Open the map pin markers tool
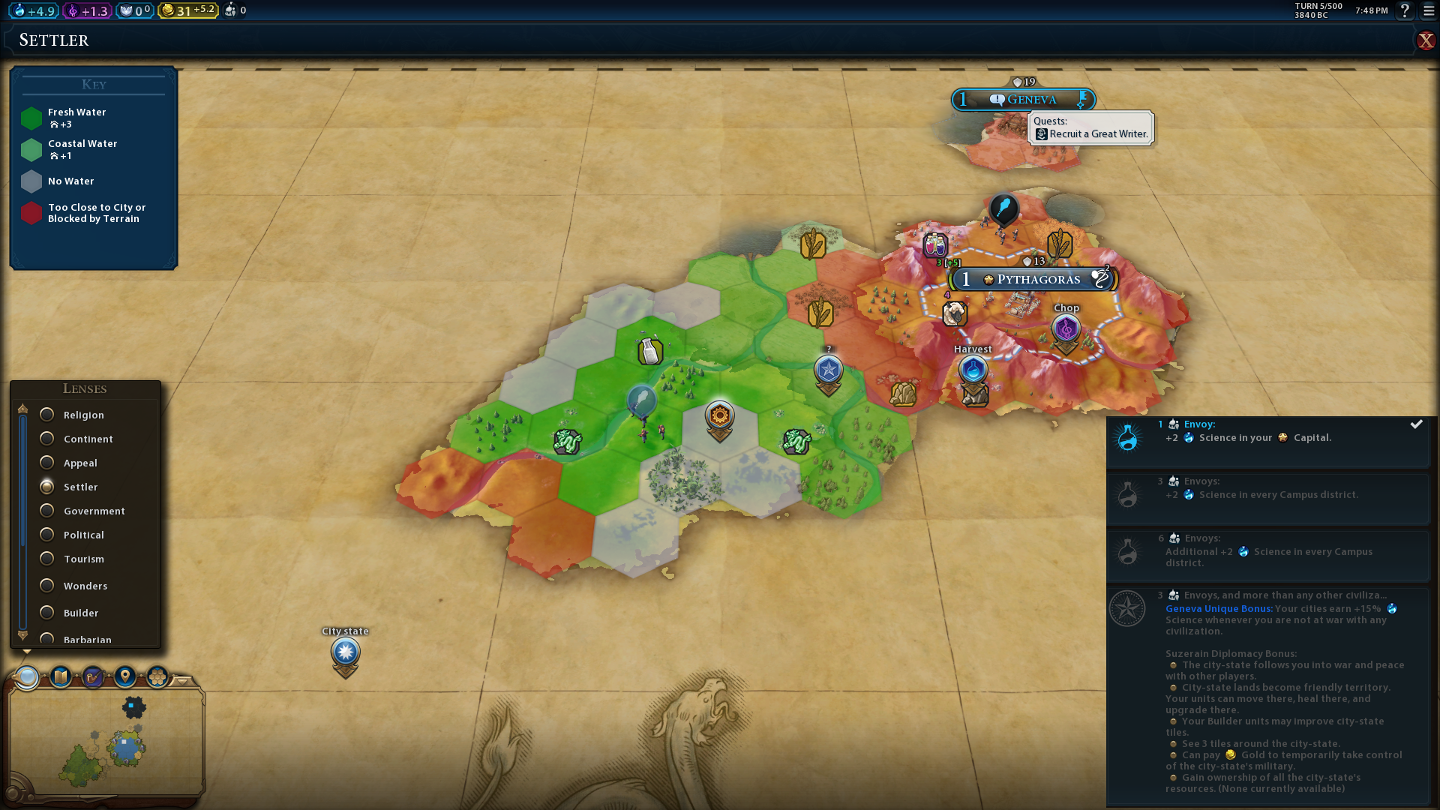The height and width of the screenshot is (810, 1440). [x=125, y=677]
